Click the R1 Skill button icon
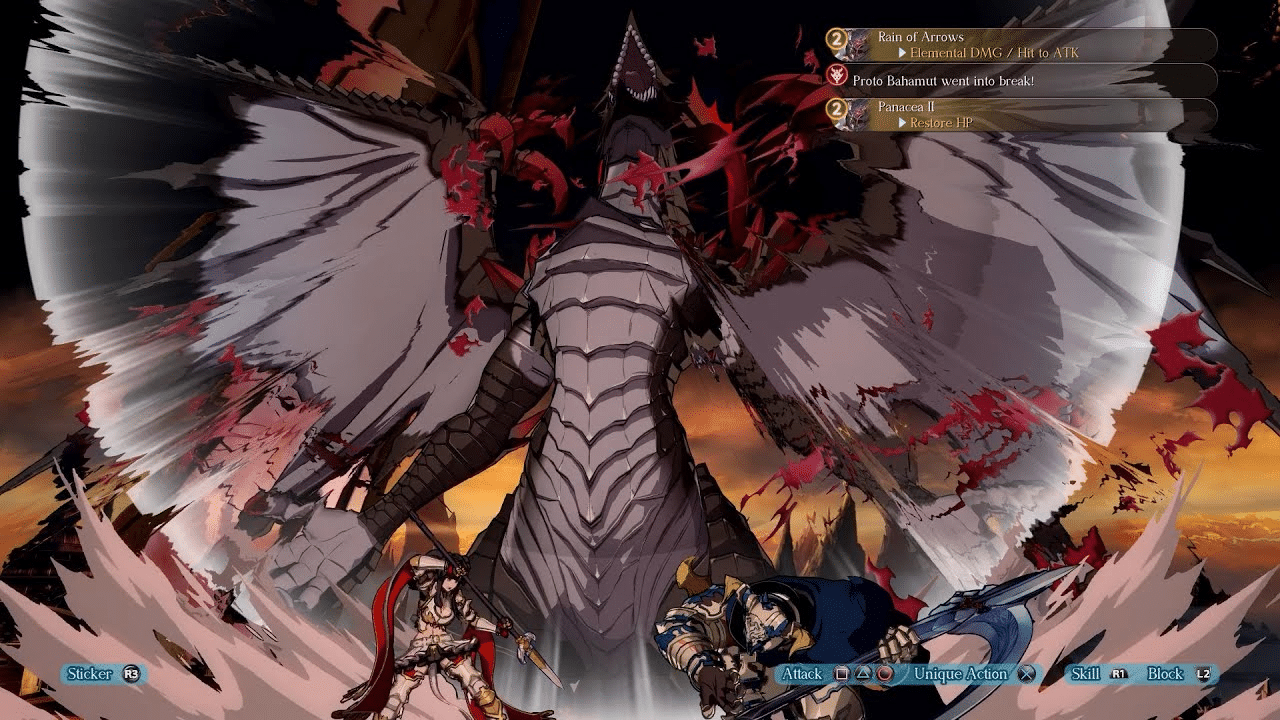The width and height of the screenshot is (1280, 720). [1120, 671]
